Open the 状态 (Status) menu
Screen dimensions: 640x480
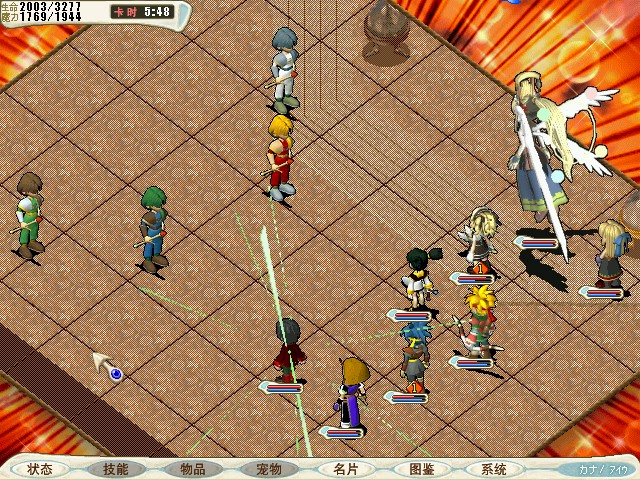[40, 469]
